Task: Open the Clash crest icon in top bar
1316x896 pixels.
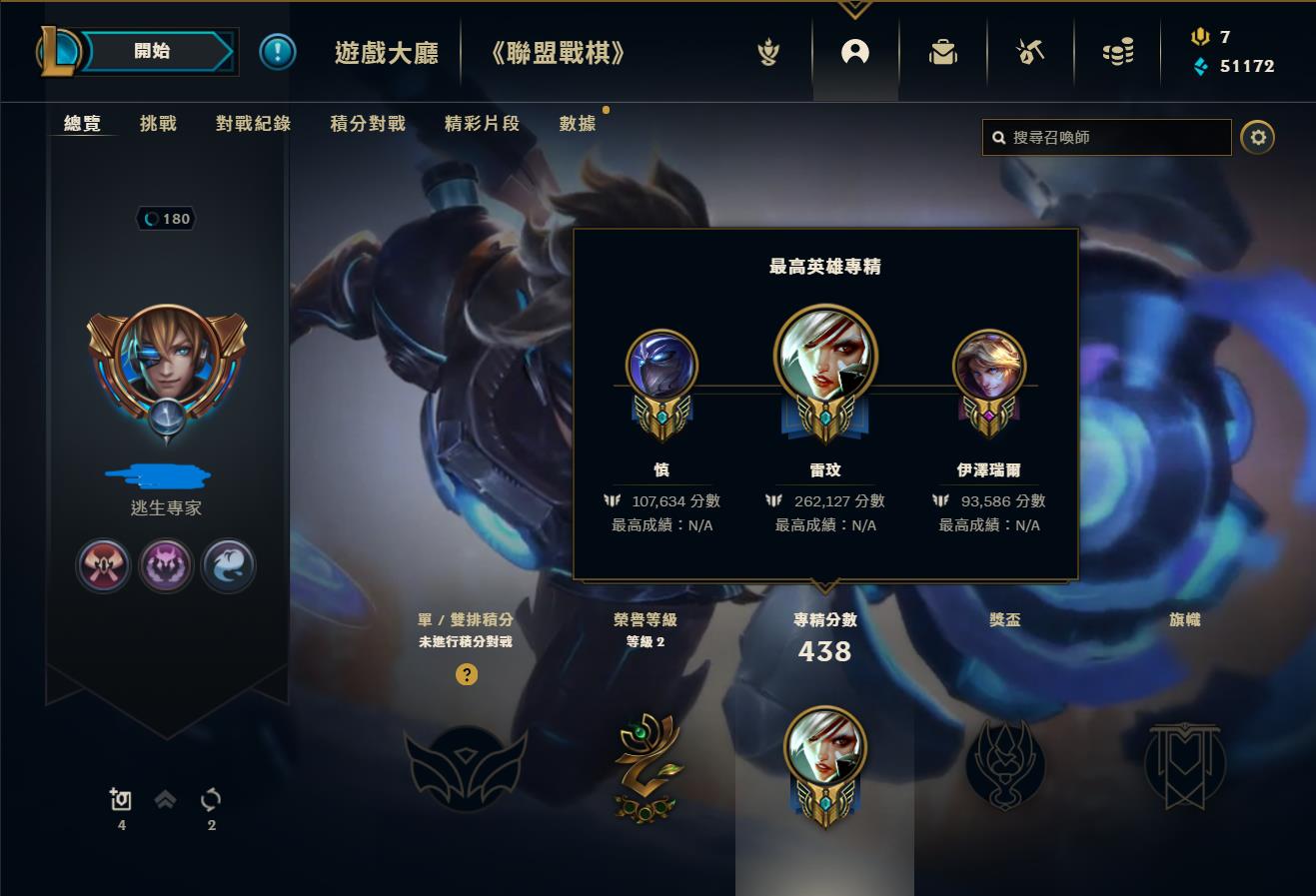Action: pos(767,52)
